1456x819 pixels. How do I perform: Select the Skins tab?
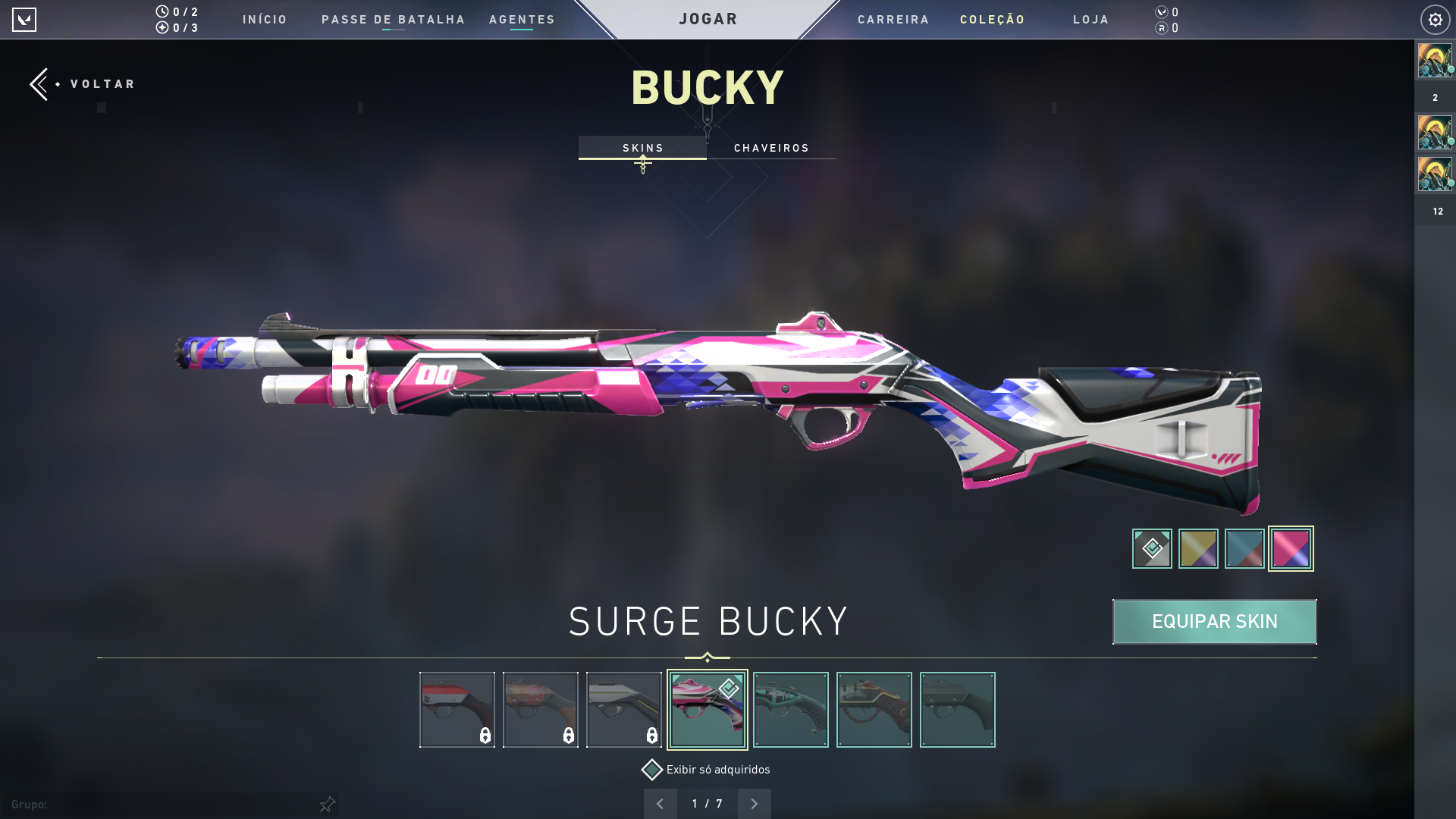[x=642, y=148]
